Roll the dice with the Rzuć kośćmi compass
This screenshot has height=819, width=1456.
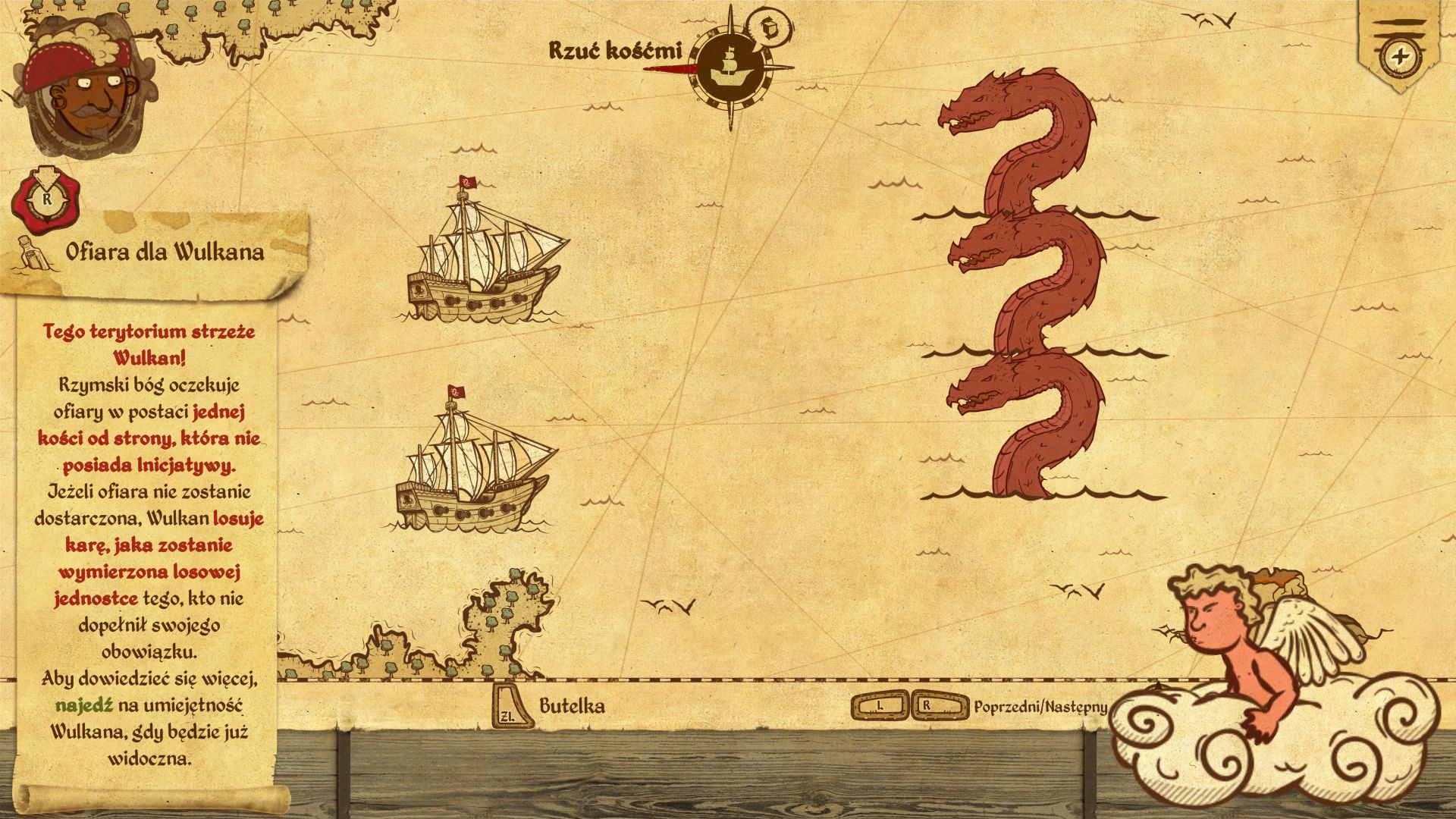tap(731, 68)
